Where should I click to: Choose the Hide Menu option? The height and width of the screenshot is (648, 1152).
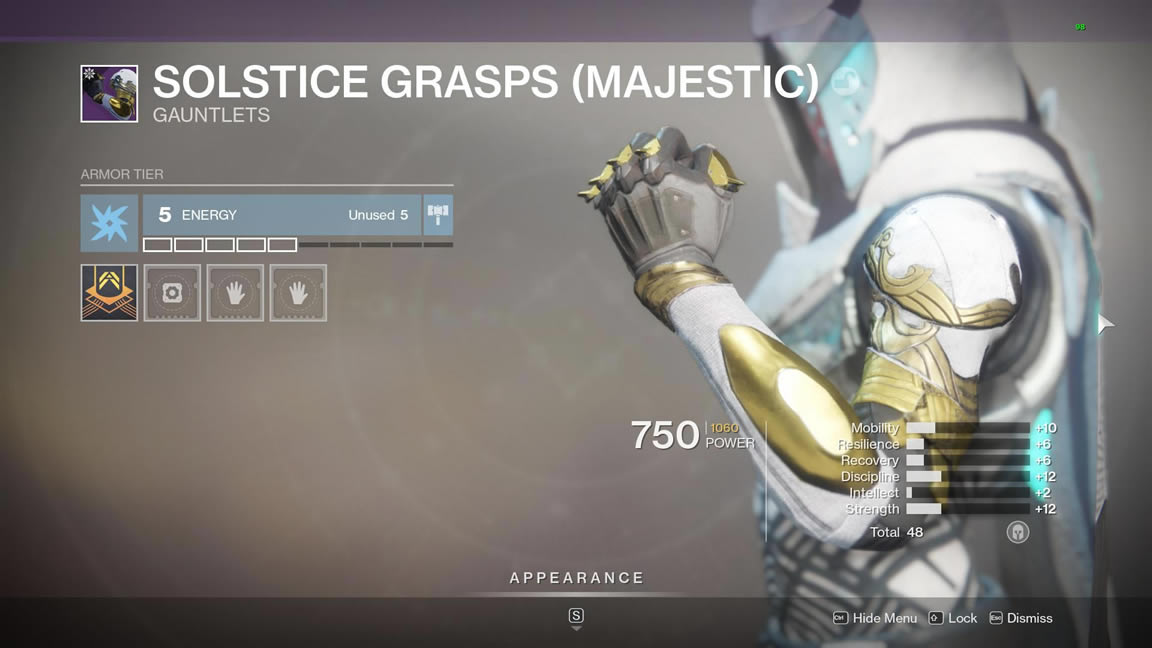tap(875, 618)
